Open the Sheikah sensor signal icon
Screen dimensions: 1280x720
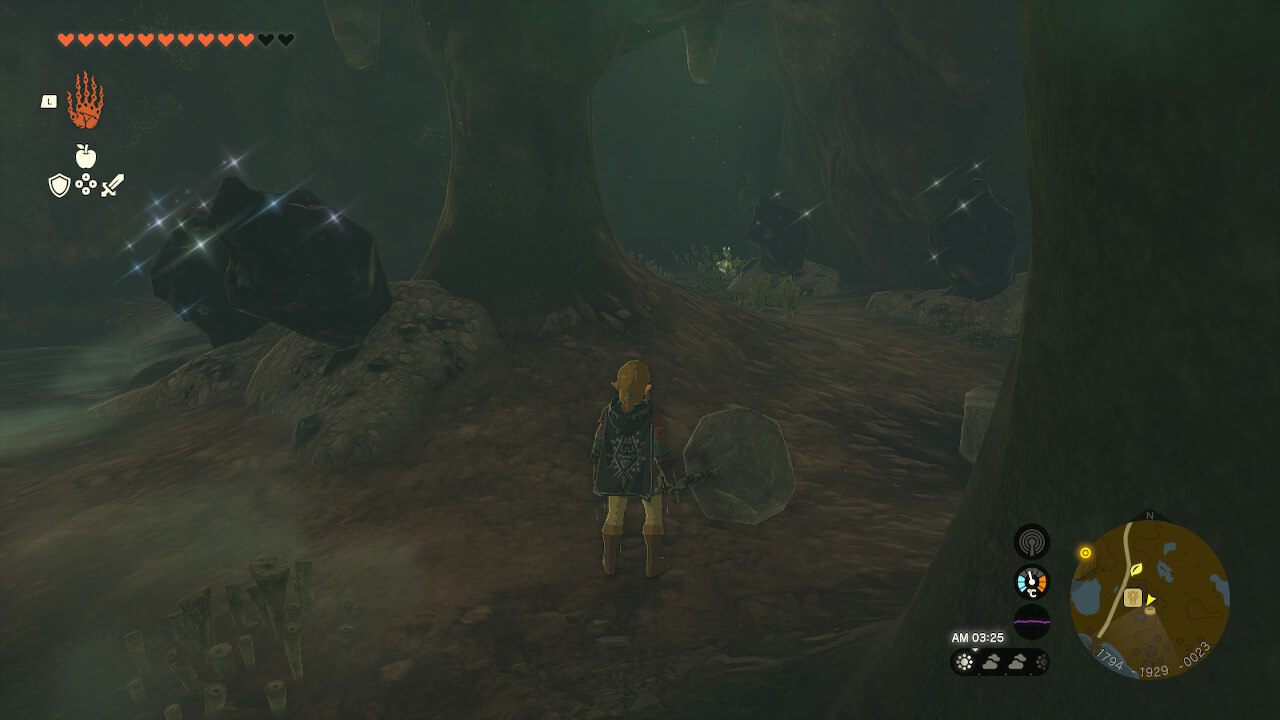click(x=1031, y=542)
